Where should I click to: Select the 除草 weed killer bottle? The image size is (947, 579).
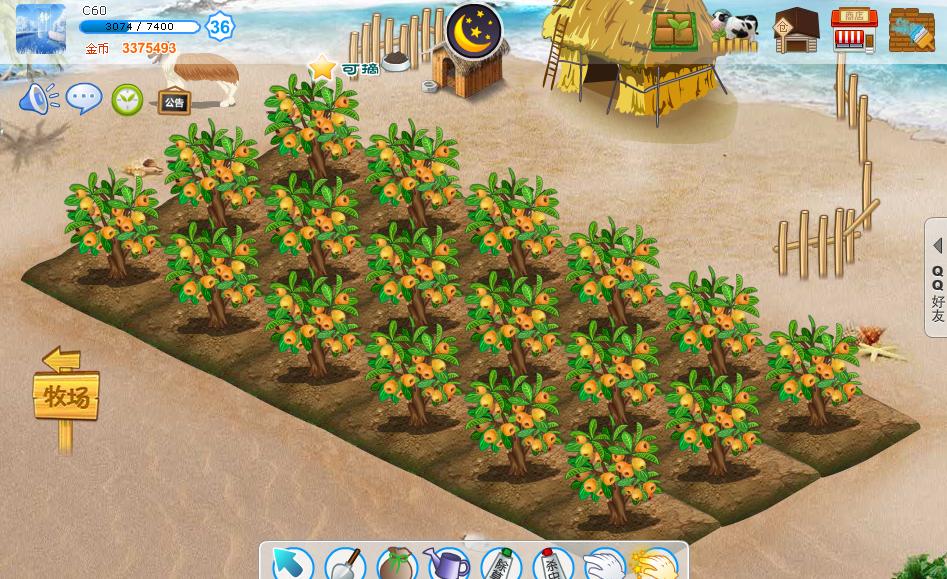tap(500, 564)
